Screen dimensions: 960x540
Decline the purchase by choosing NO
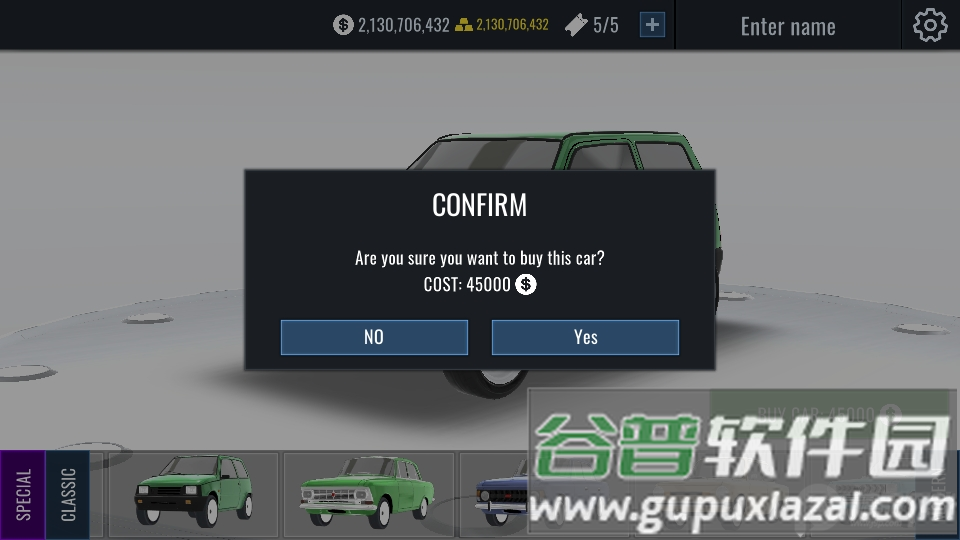pos(374,337)
